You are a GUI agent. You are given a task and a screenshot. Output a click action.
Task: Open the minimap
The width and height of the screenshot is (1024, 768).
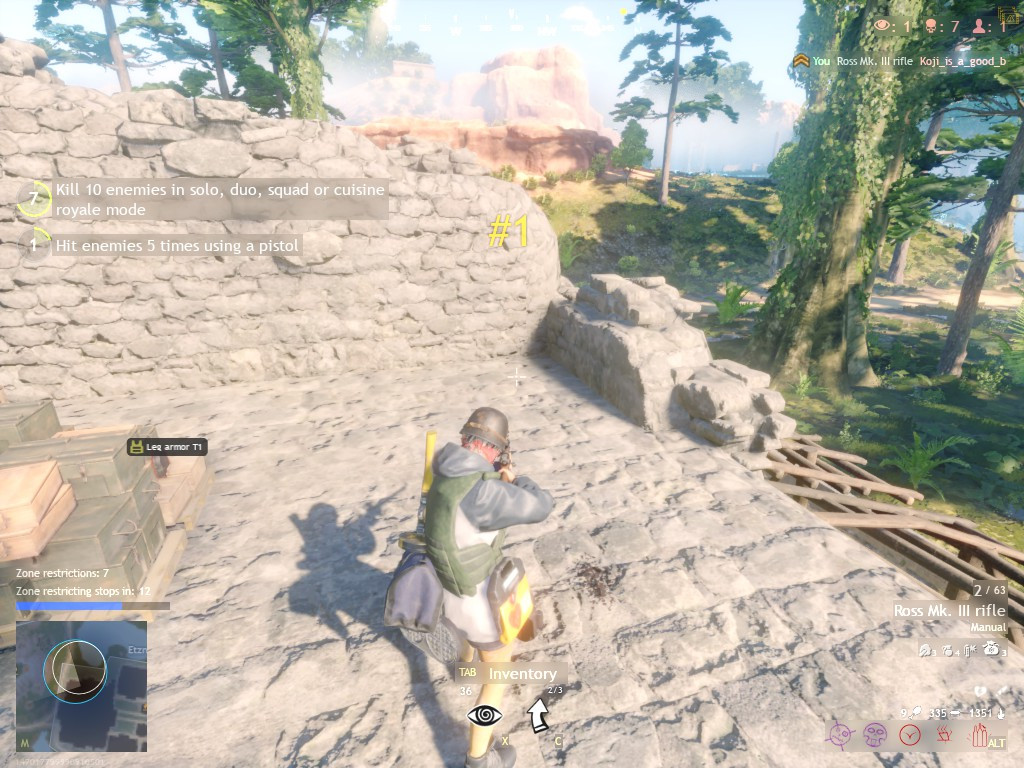81,686
